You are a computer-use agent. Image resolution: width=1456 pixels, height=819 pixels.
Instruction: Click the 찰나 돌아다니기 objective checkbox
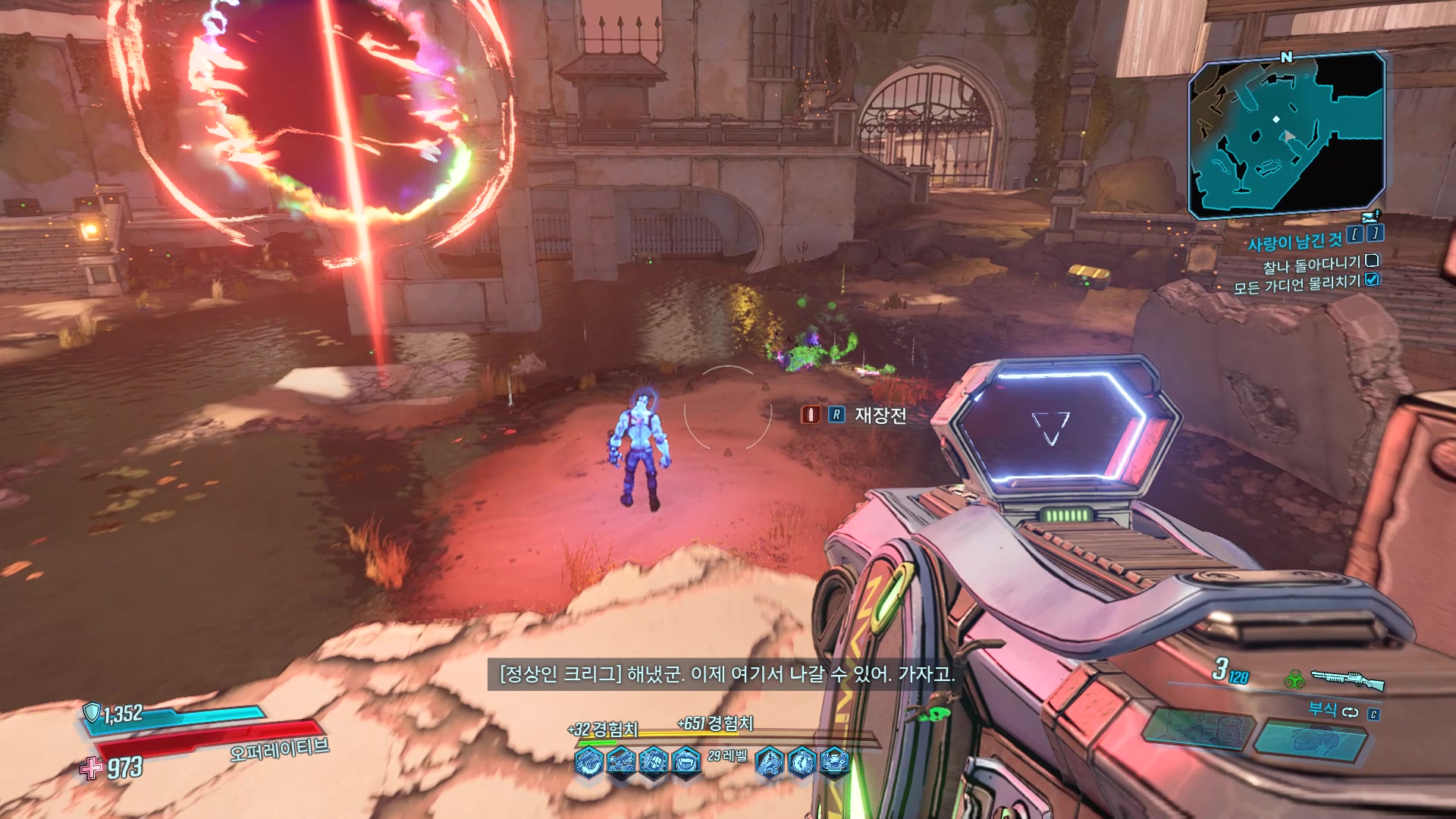[1371, 261]
